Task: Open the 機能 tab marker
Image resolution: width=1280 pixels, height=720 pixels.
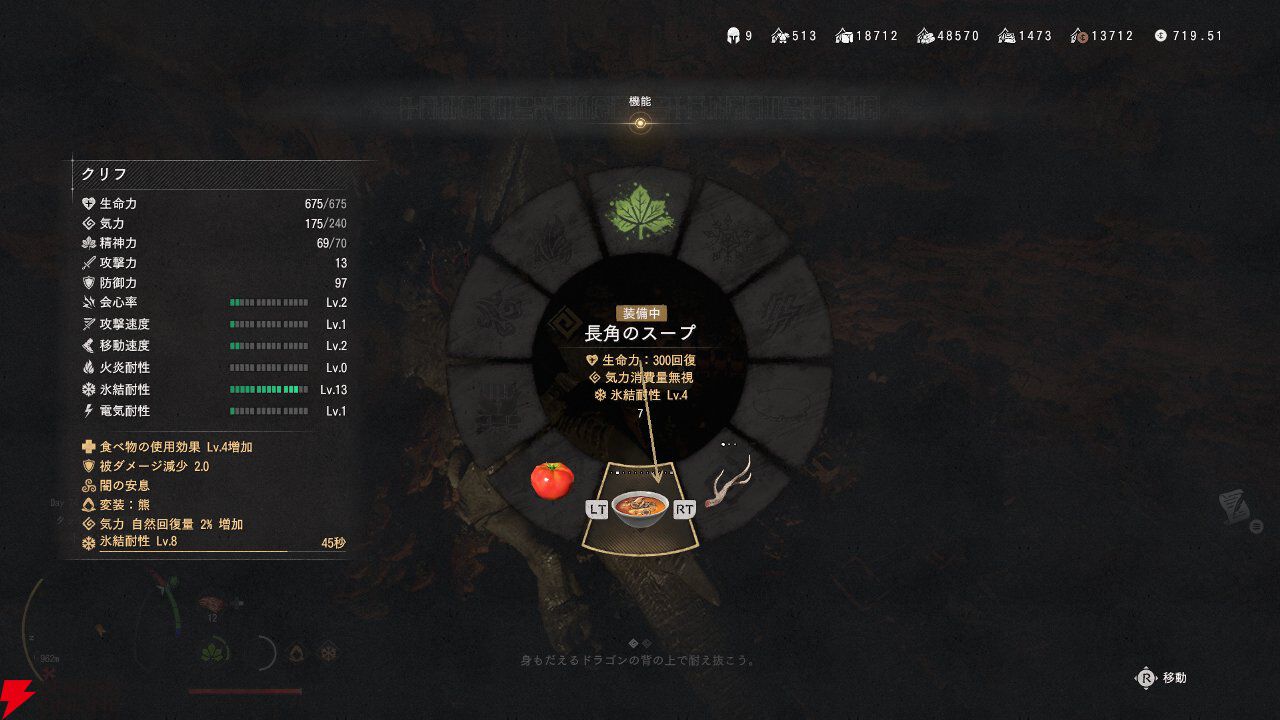Action: [x=640, y=123]
